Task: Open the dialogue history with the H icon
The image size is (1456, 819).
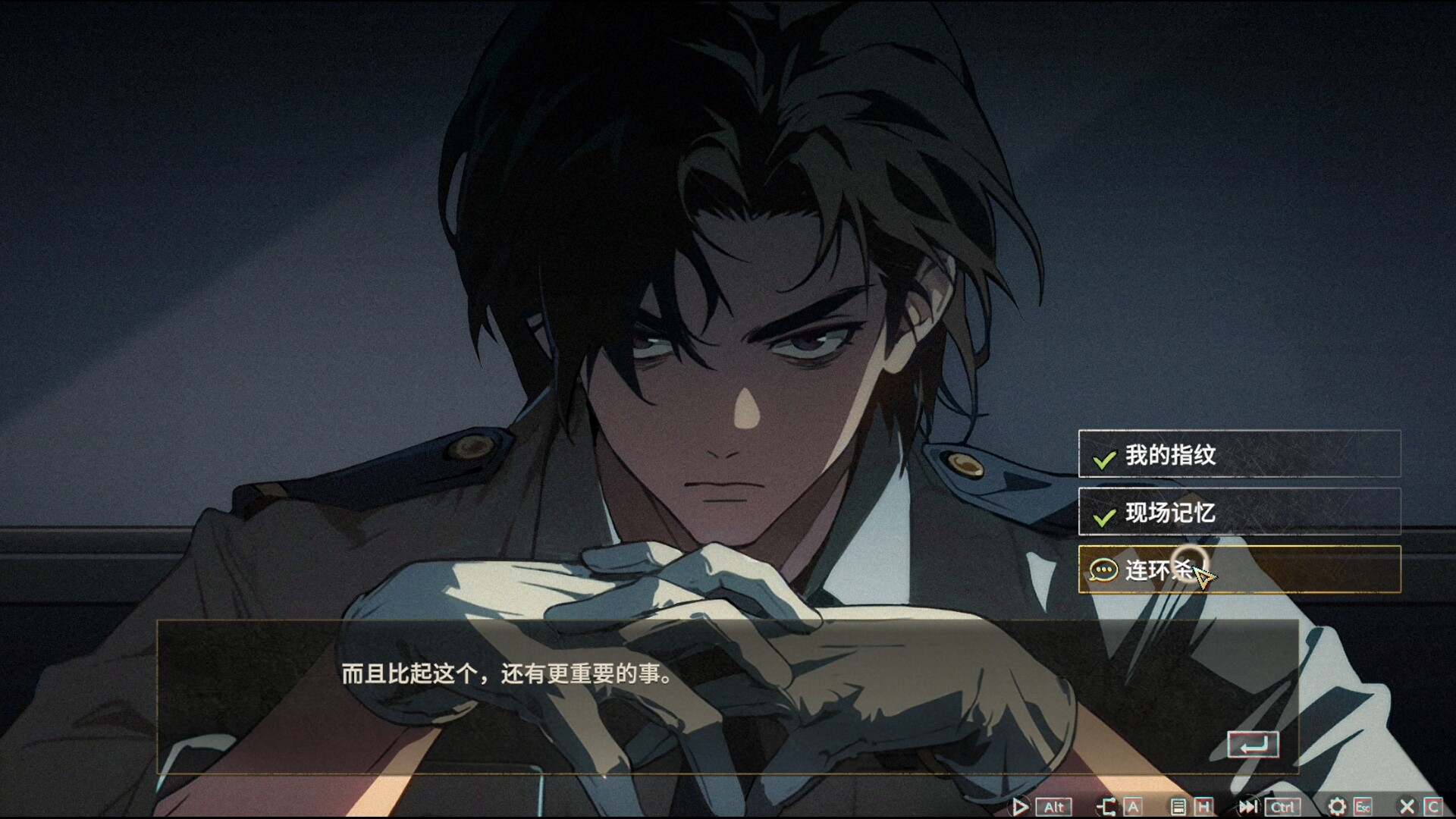Action: tap(1204, 806)
